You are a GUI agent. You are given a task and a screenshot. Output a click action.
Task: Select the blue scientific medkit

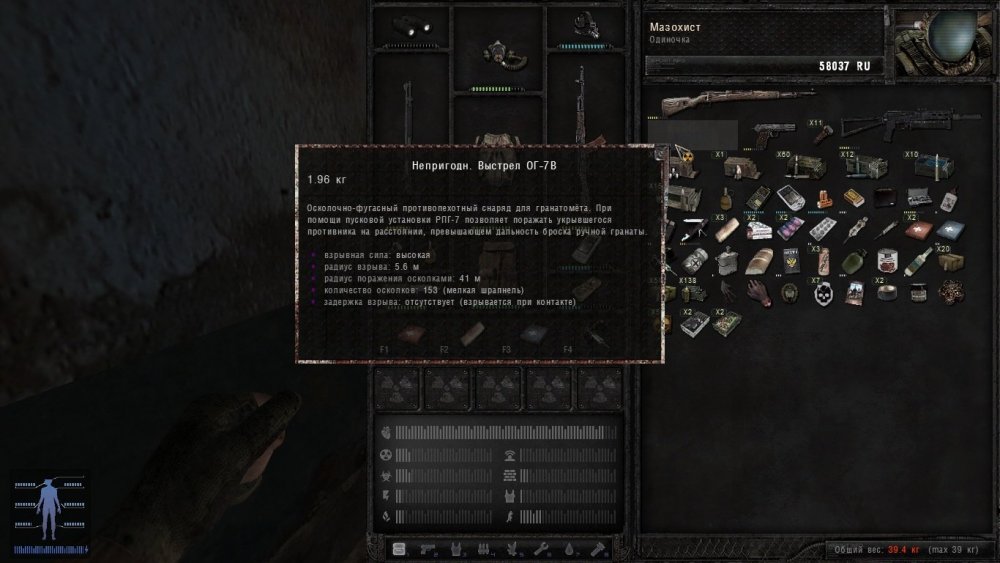950,229
